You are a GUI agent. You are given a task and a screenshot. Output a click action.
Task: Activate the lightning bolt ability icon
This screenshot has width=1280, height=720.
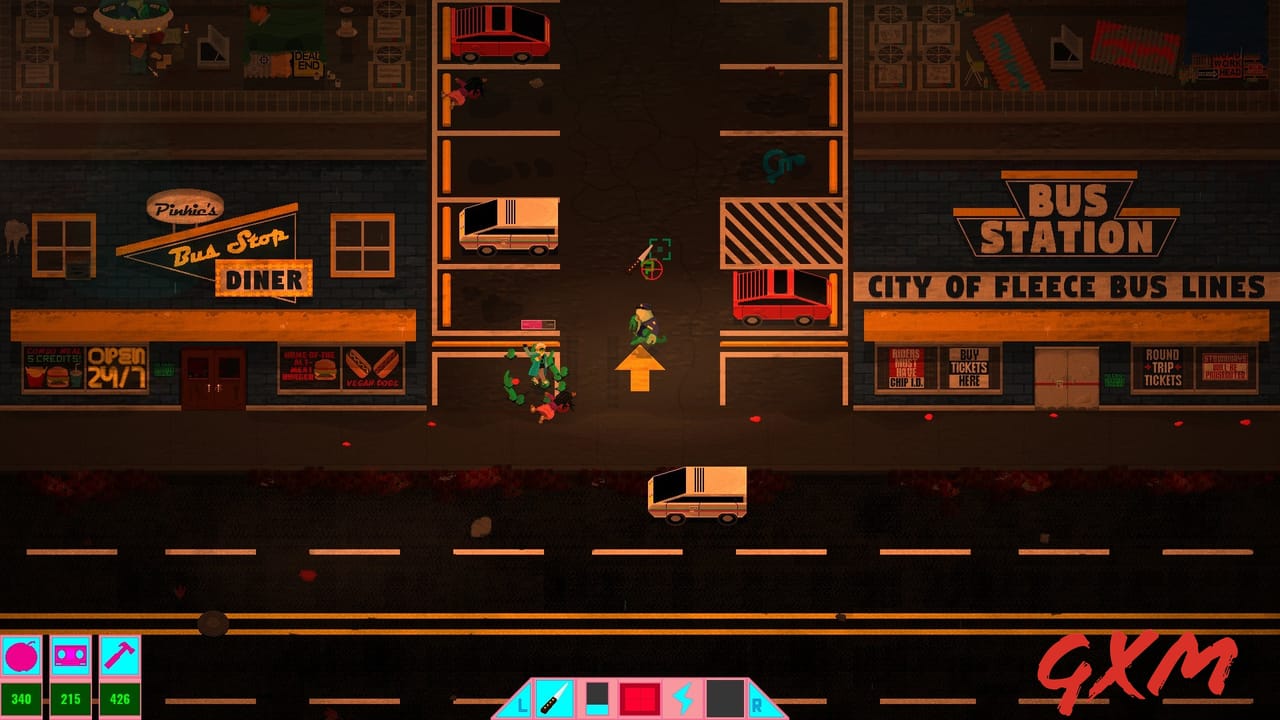point(685,698)
